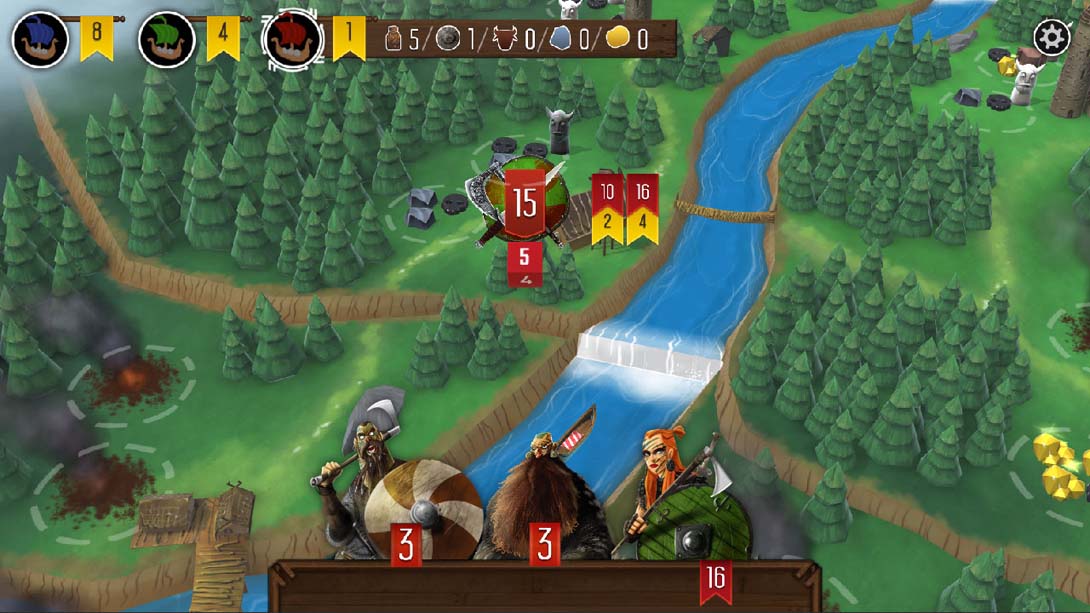Select the red longship player badge

click(x=293, y=40)
